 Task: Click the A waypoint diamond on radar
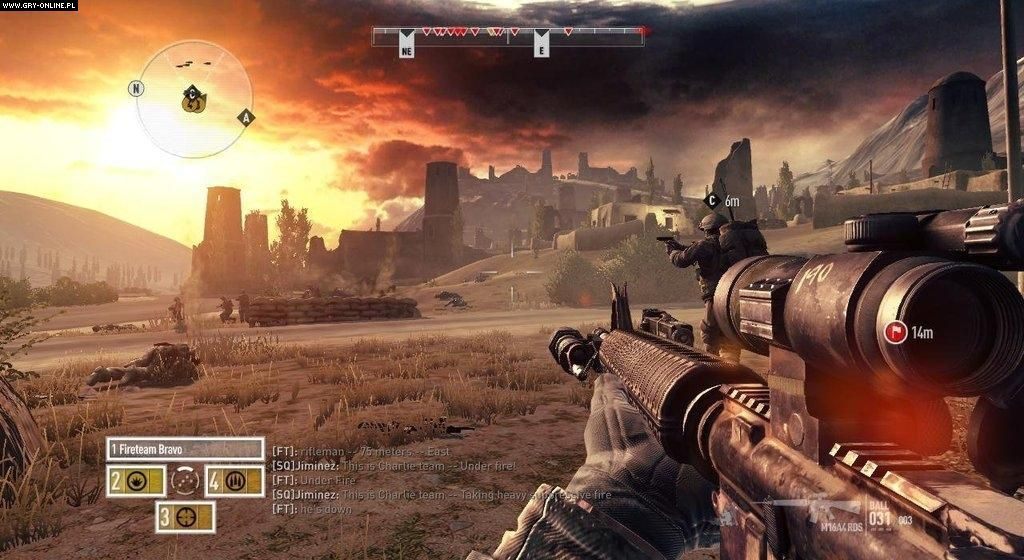click(245, 118)
